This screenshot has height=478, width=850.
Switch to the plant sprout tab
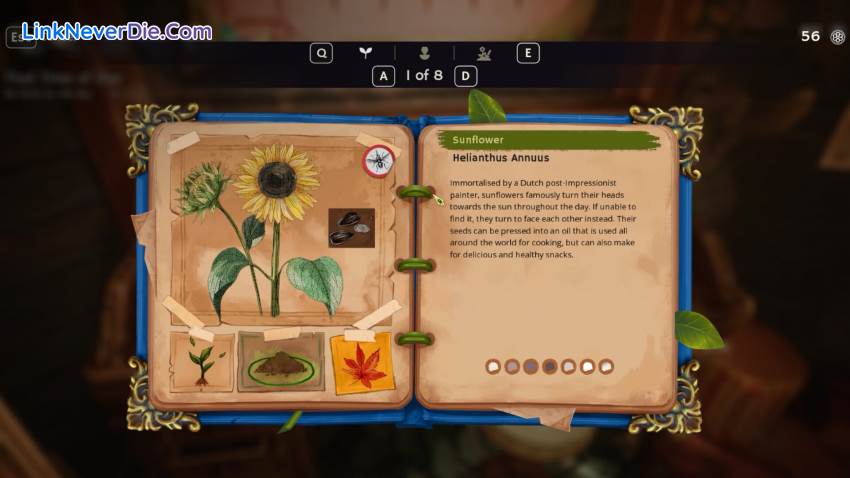366,53
